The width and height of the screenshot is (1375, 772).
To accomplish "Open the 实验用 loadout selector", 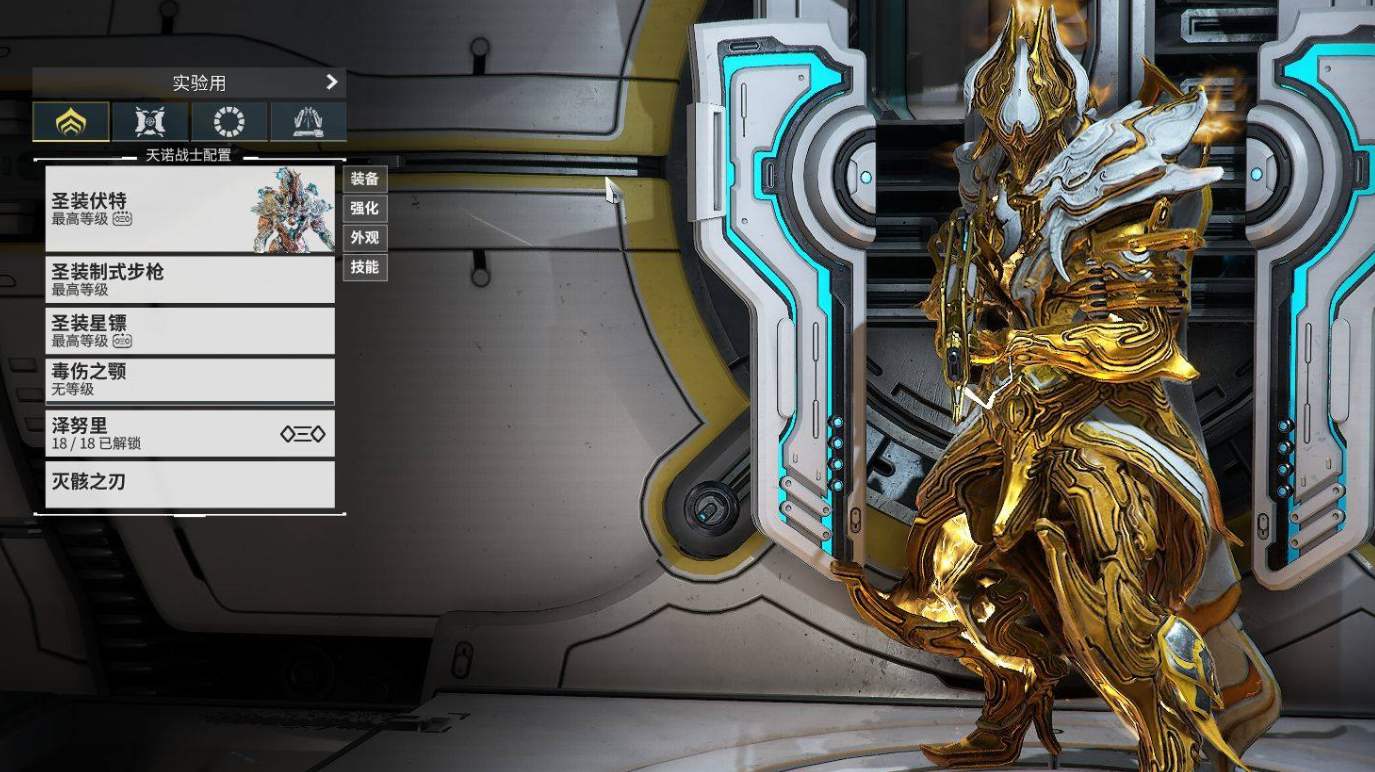I will click(189, 83).
